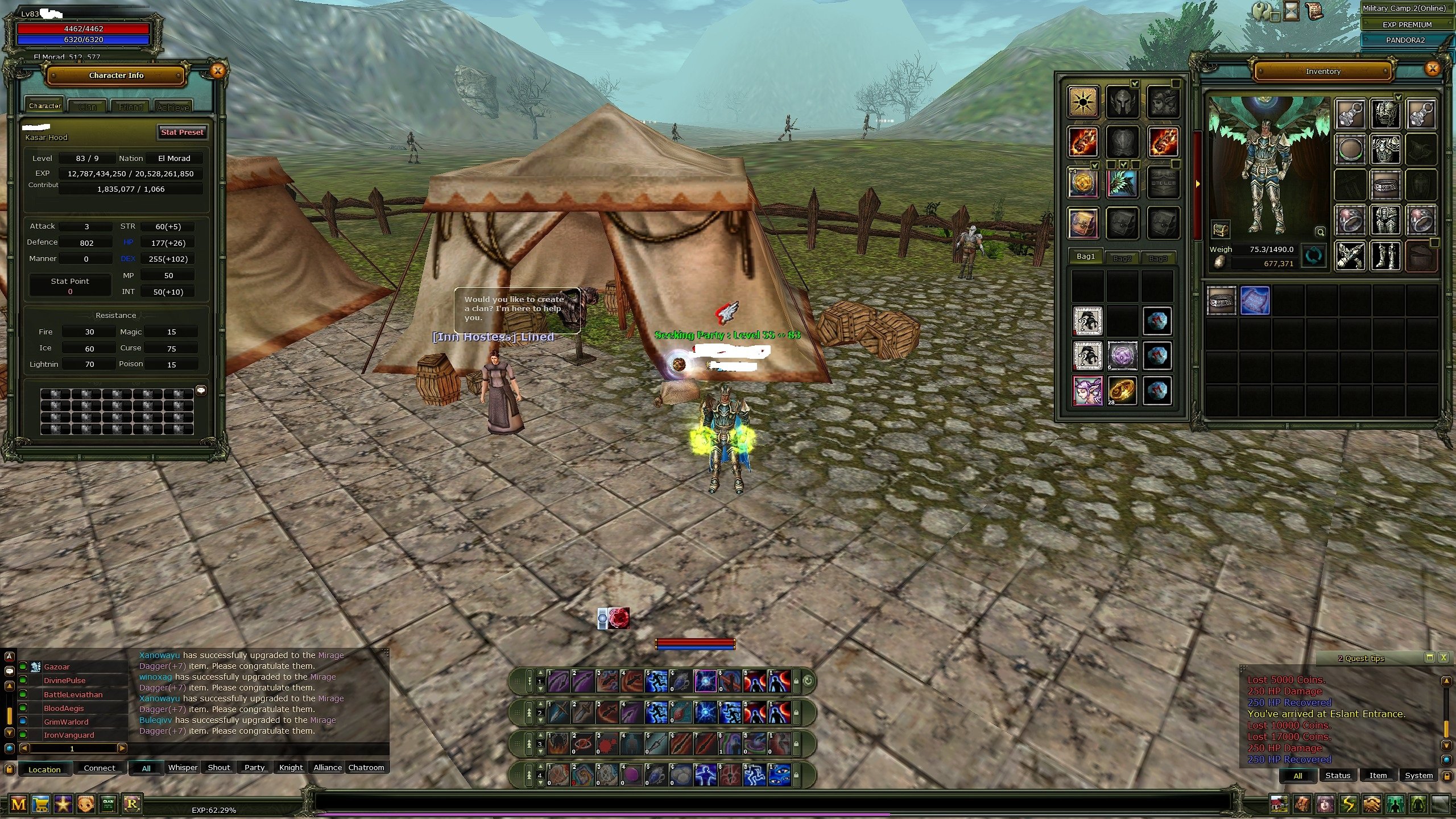The image size is (1456, 819).
Task: Open the Whisper chat tab
Action: [x=183, y=767]
